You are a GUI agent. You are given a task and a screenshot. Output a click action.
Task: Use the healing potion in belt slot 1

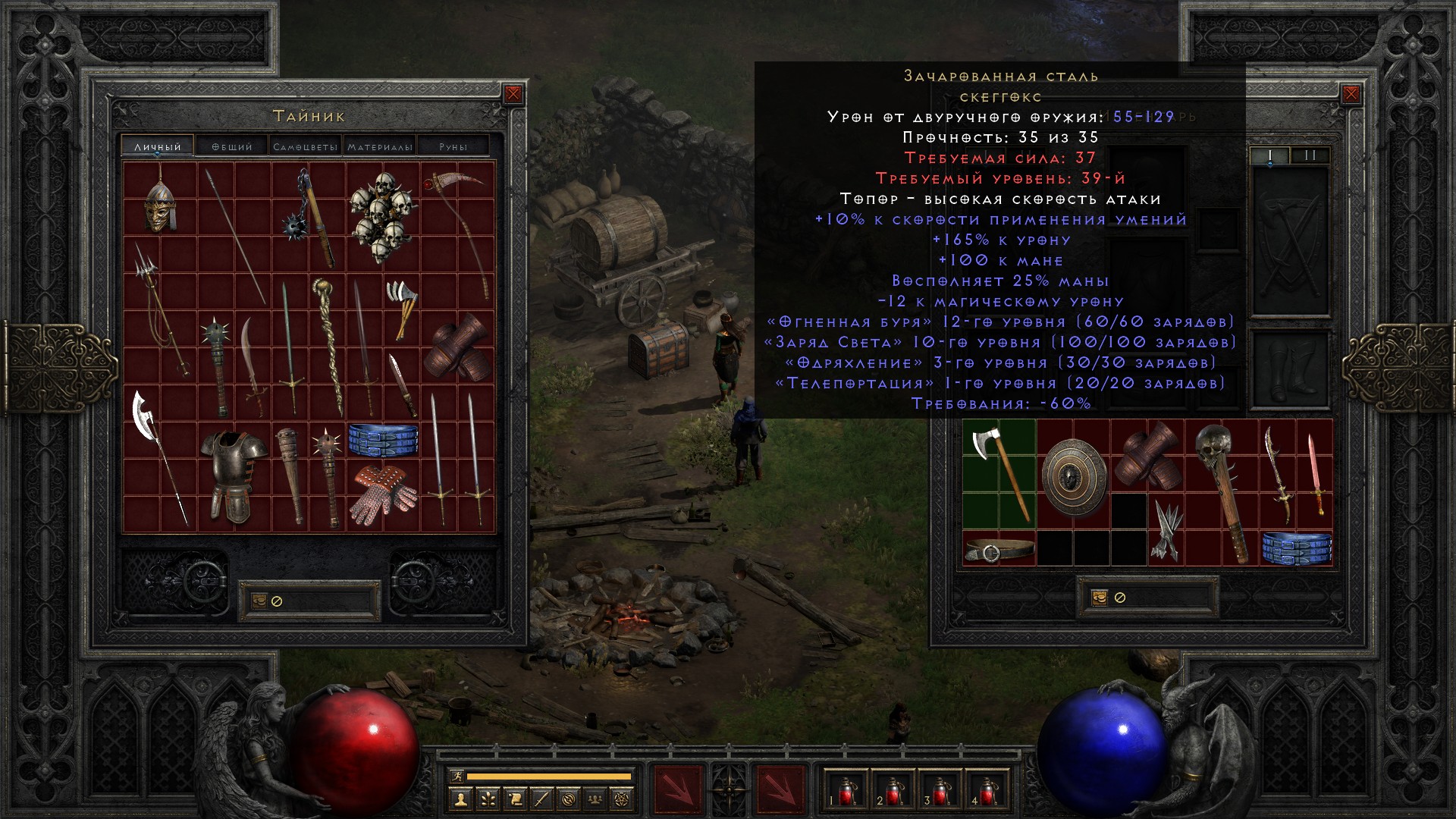pos(846,792)
